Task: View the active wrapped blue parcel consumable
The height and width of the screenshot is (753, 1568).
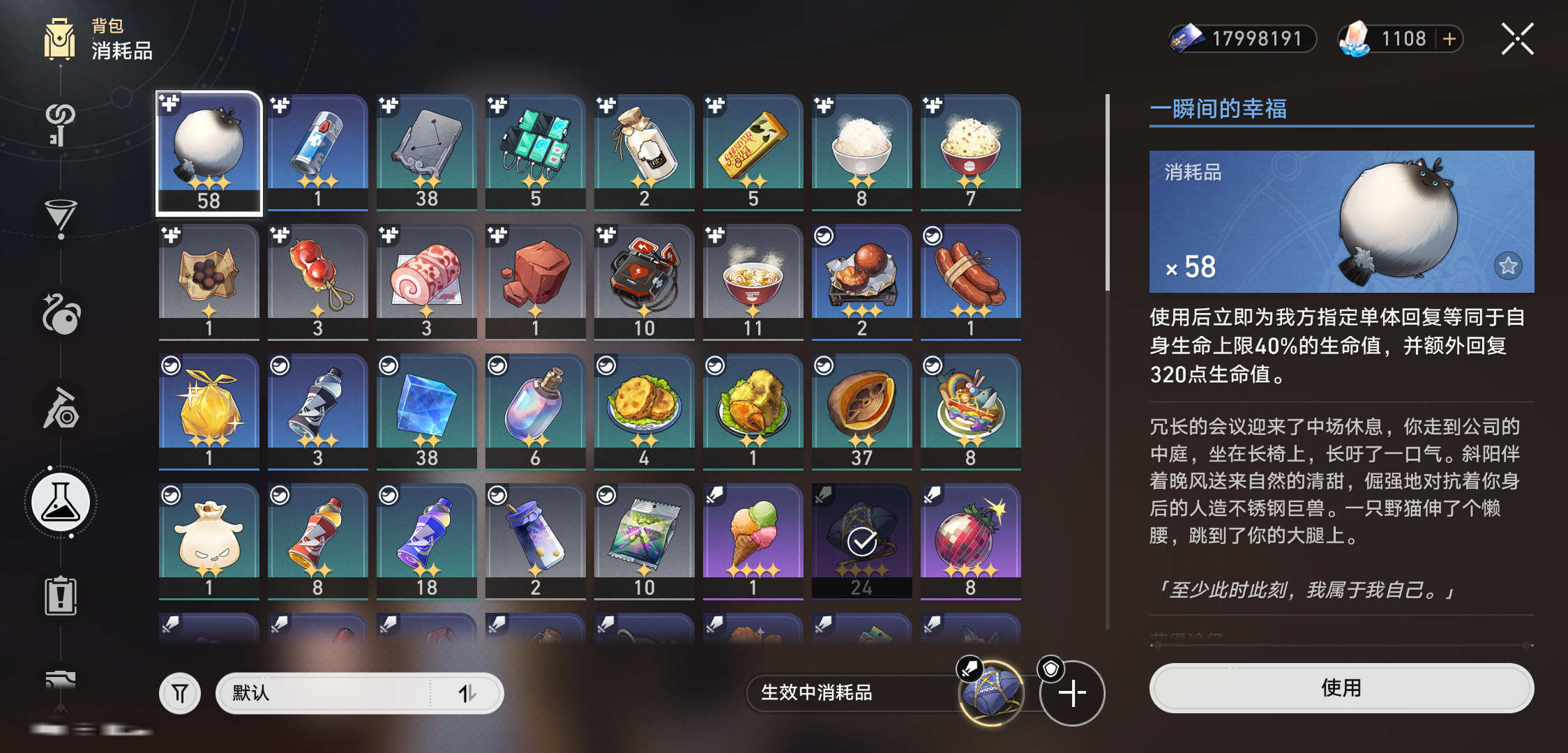Action: pos(991,693)
